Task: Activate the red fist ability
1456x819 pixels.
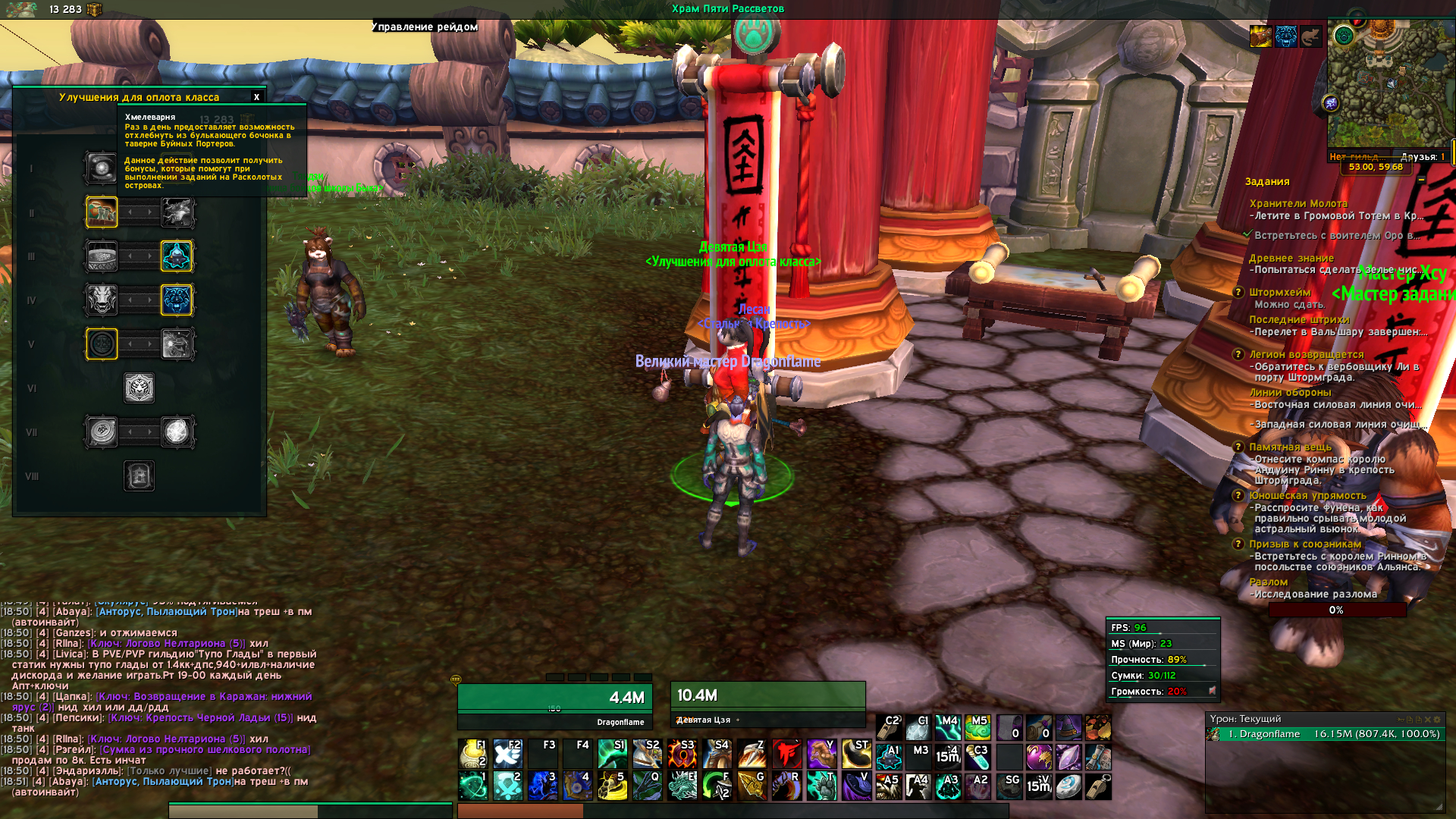Action: [787, 755]
